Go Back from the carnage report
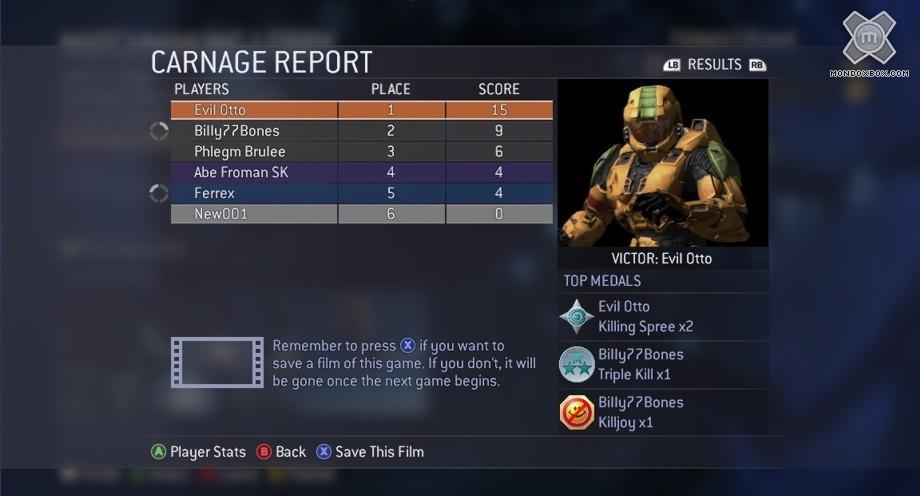This screenshot has width=920, height=496. click(281, 452)
